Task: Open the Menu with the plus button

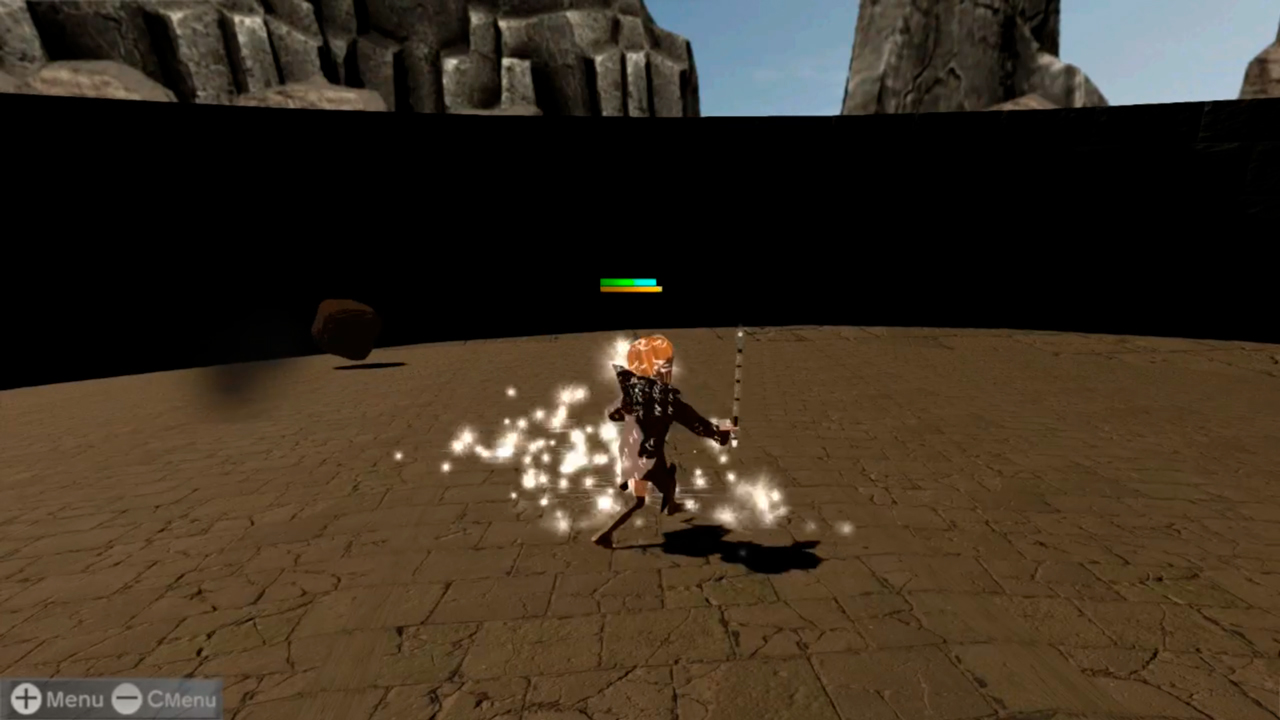Action: (x=25, y=699)
